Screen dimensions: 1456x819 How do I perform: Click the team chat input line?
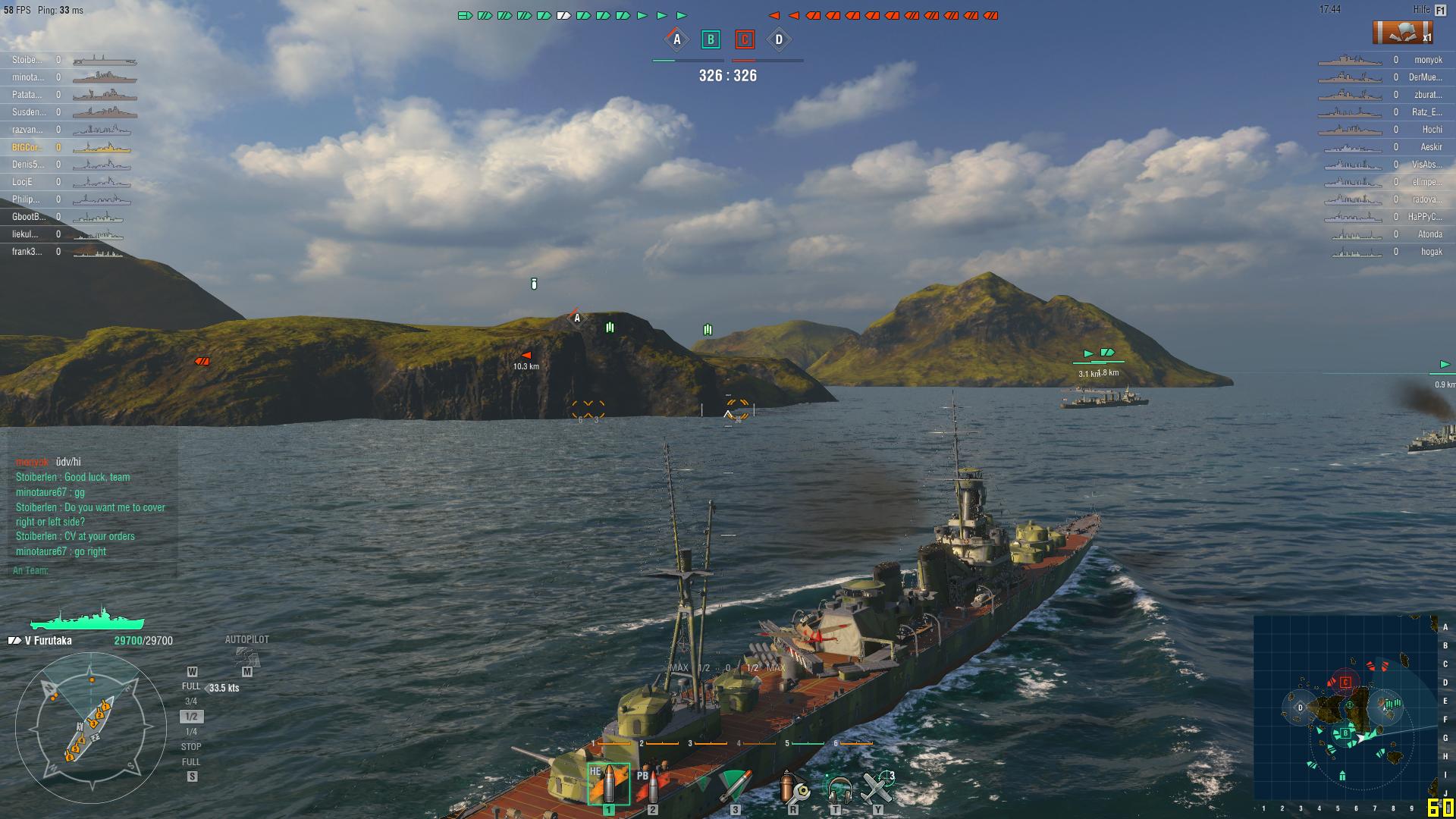click(91, 570)
